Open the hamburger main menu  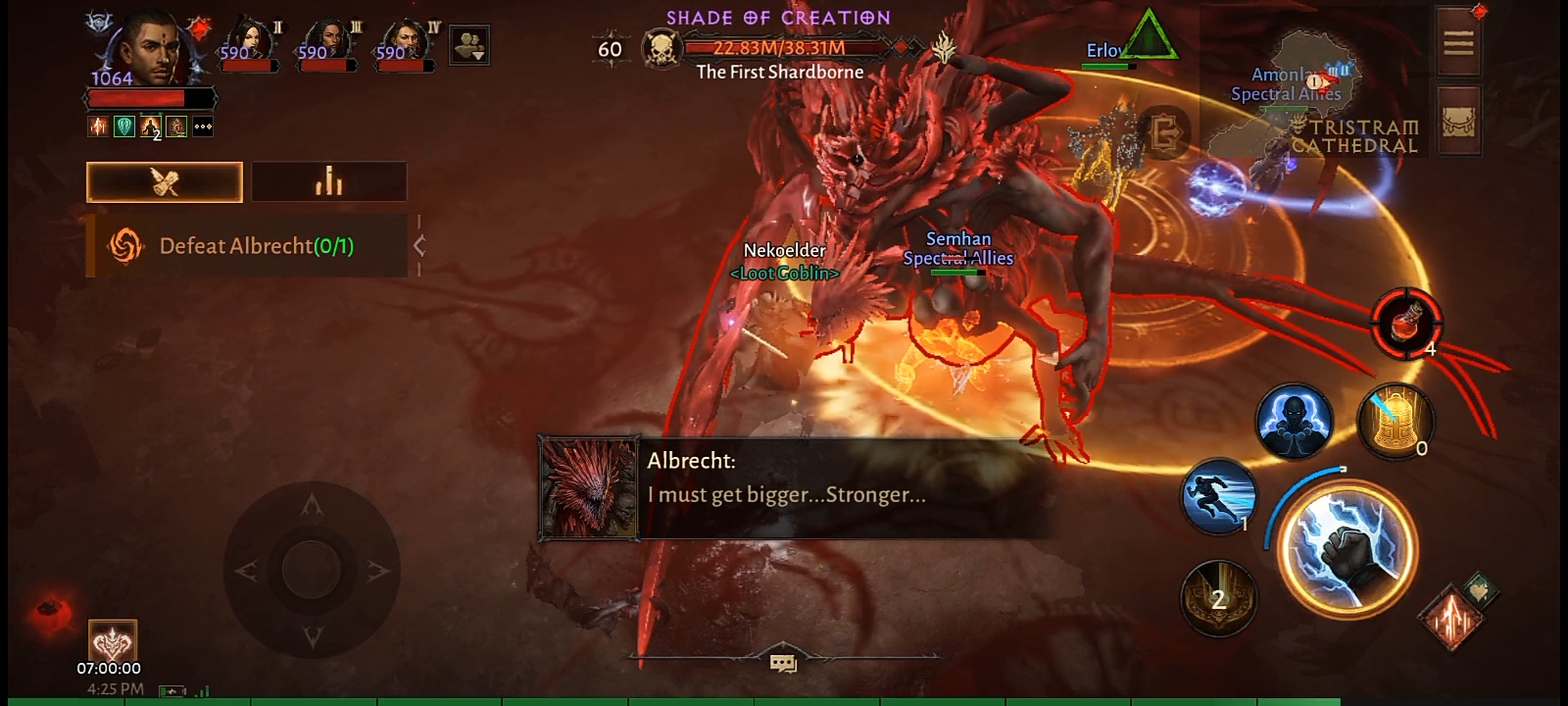1458,42
